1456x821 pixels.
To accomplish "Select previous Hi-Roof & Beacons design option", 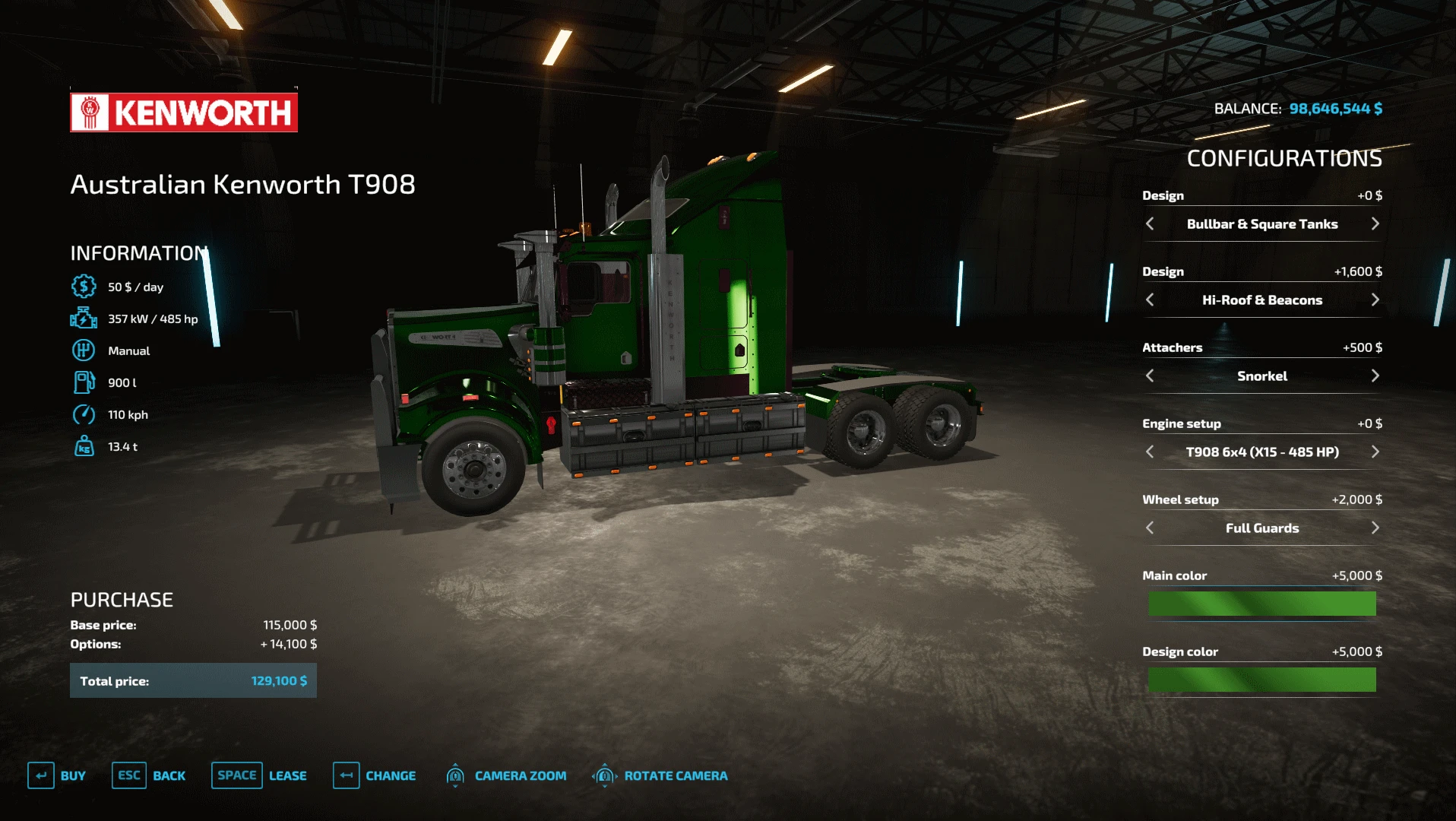I will tap(1150, 300).
